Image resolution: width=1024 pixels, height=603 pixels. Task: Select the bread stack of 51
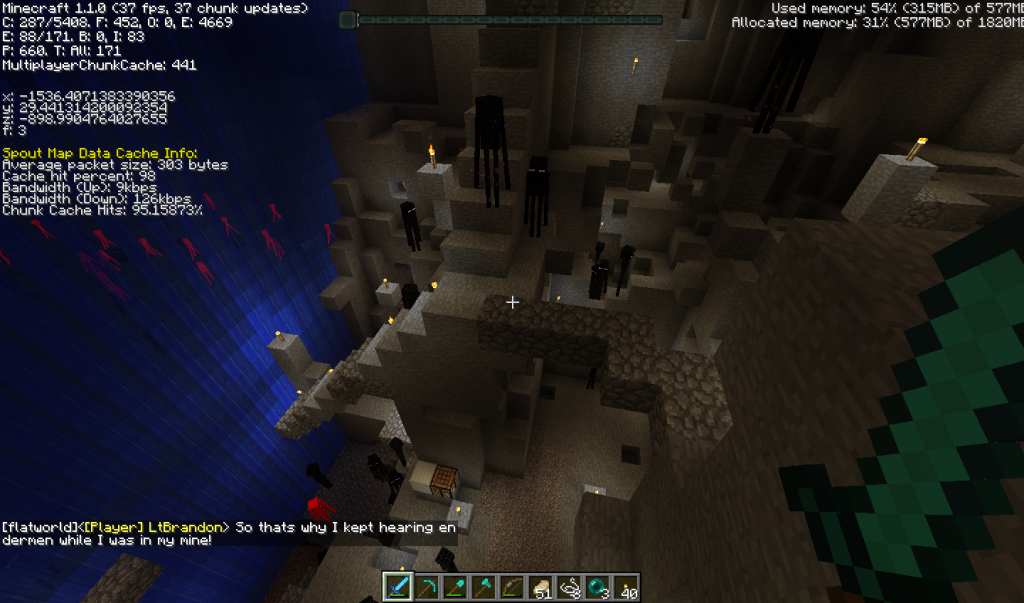(x=540, y=587)
